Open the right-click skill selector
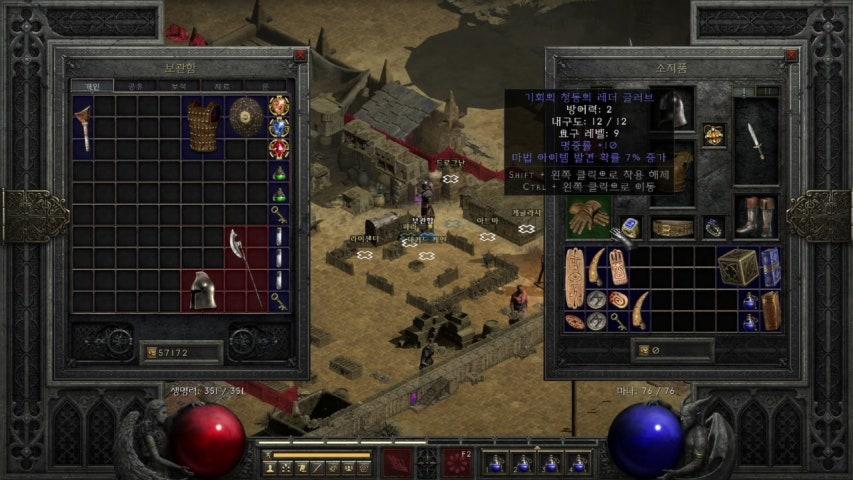 (x=457, y=461)
